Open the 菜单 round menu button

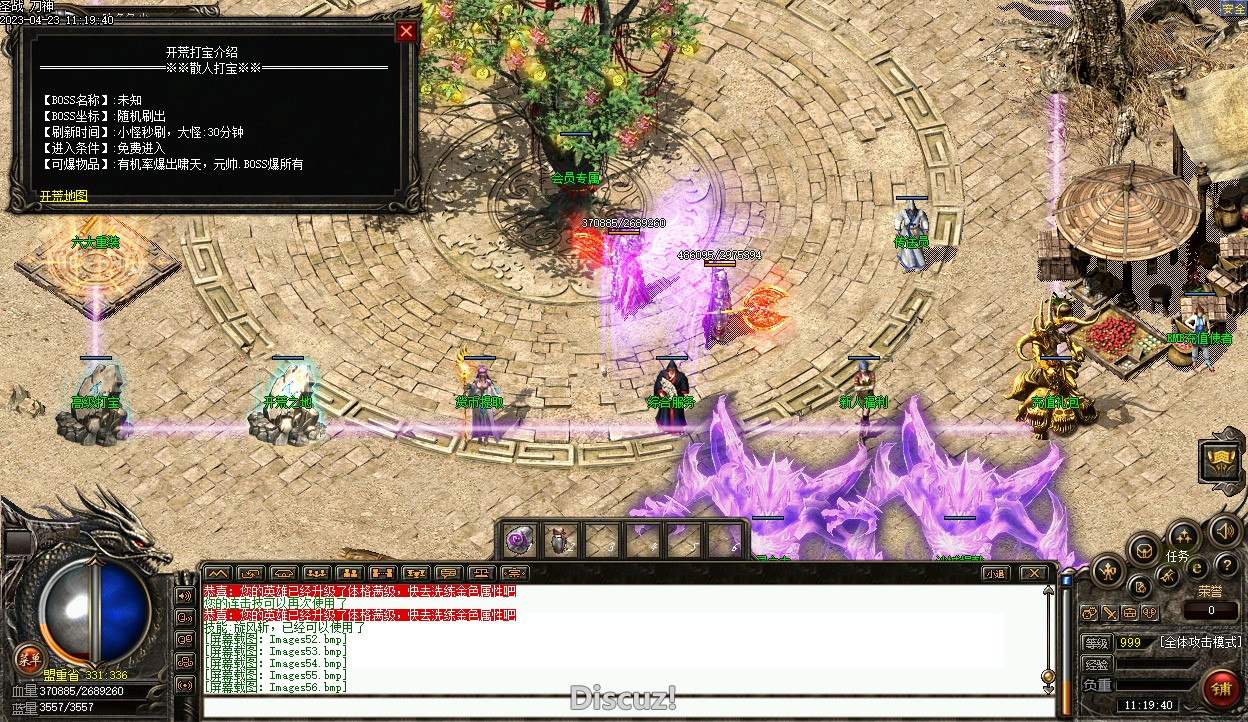[x=29, y=659]
